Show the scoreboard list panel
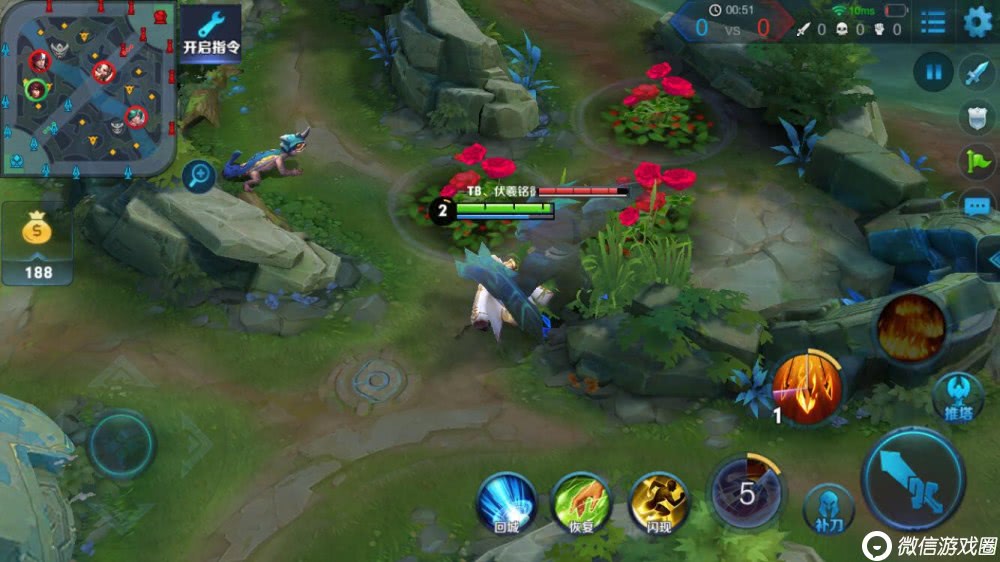The image size is (1000, 562). coord(933,22)
